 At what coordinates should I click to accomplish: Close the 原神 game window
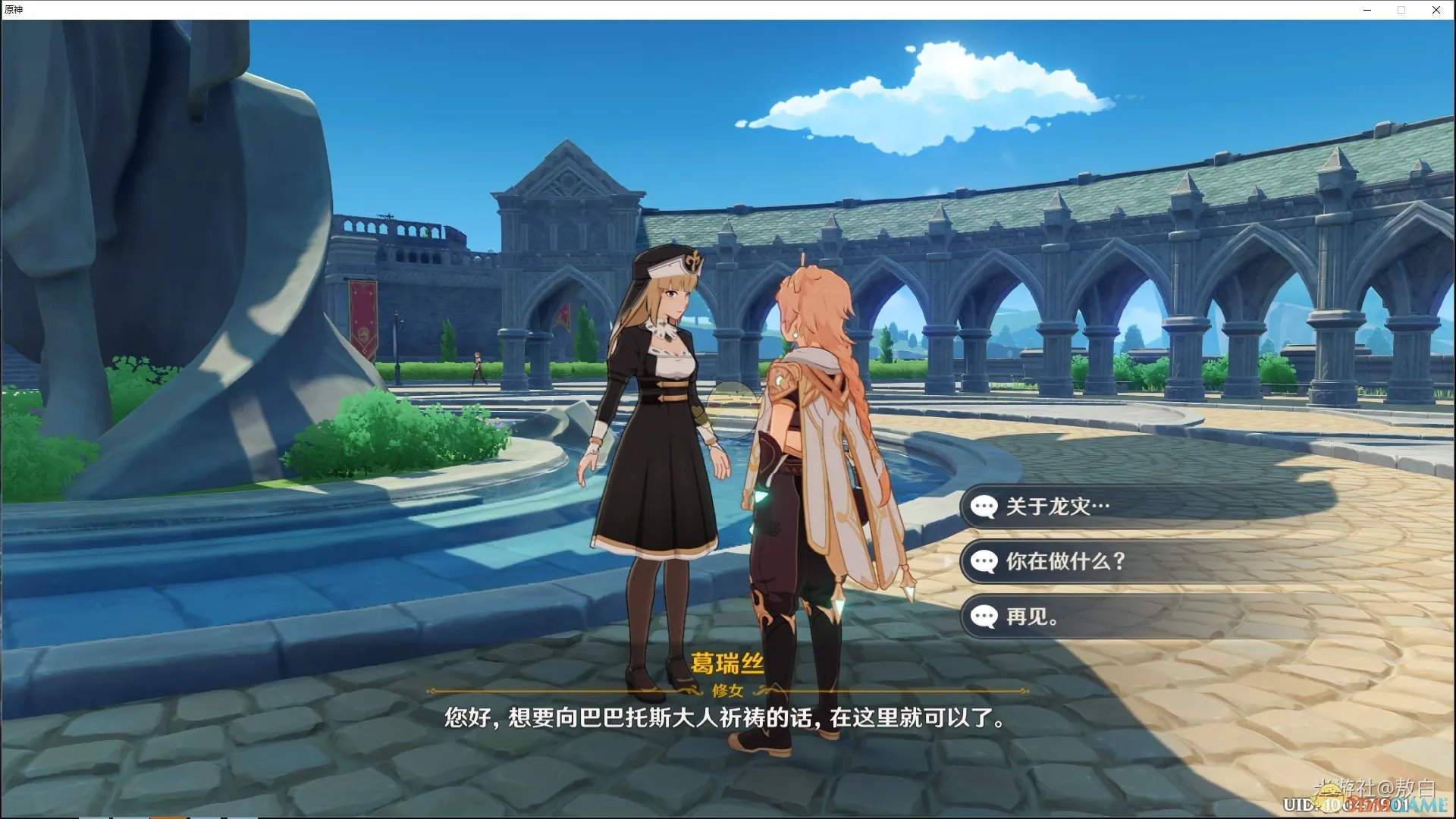(1436, 10)
